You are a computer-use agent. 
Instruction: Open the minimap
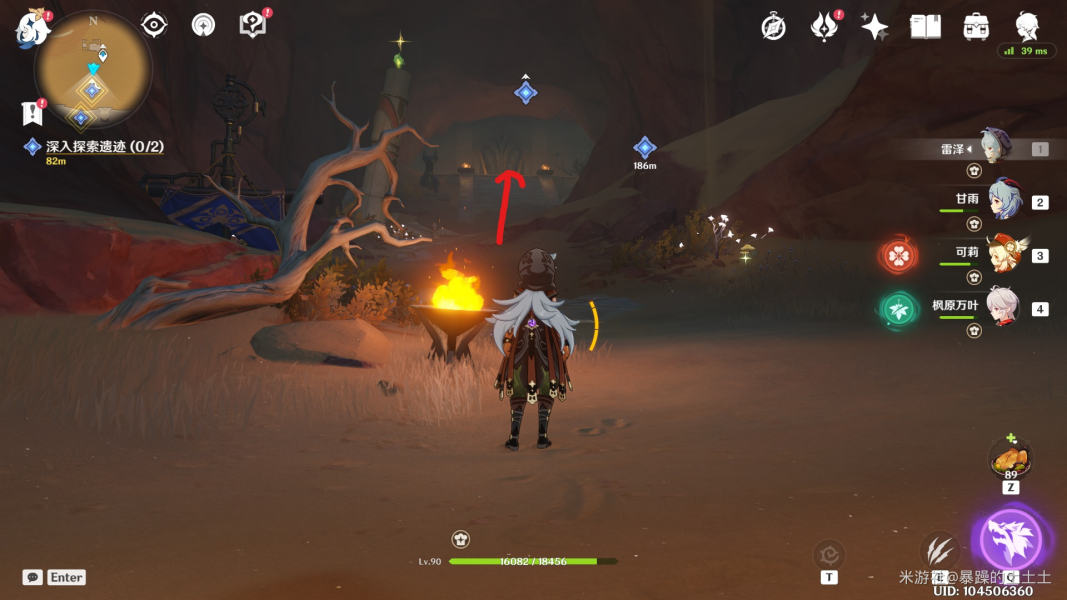(93, 69)
